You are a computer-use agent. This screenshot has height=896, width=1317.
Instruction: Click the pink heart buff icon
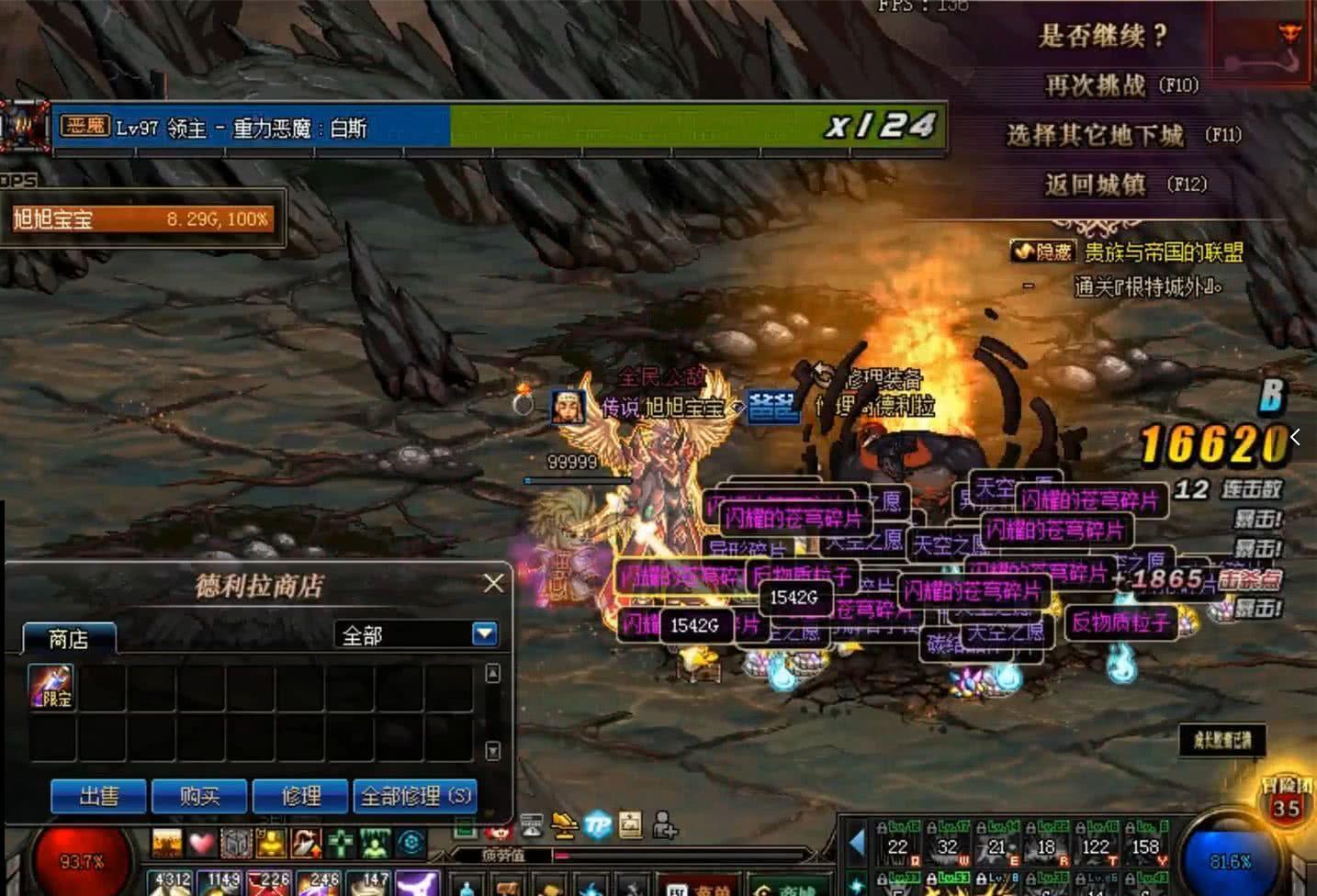[201, 843]
